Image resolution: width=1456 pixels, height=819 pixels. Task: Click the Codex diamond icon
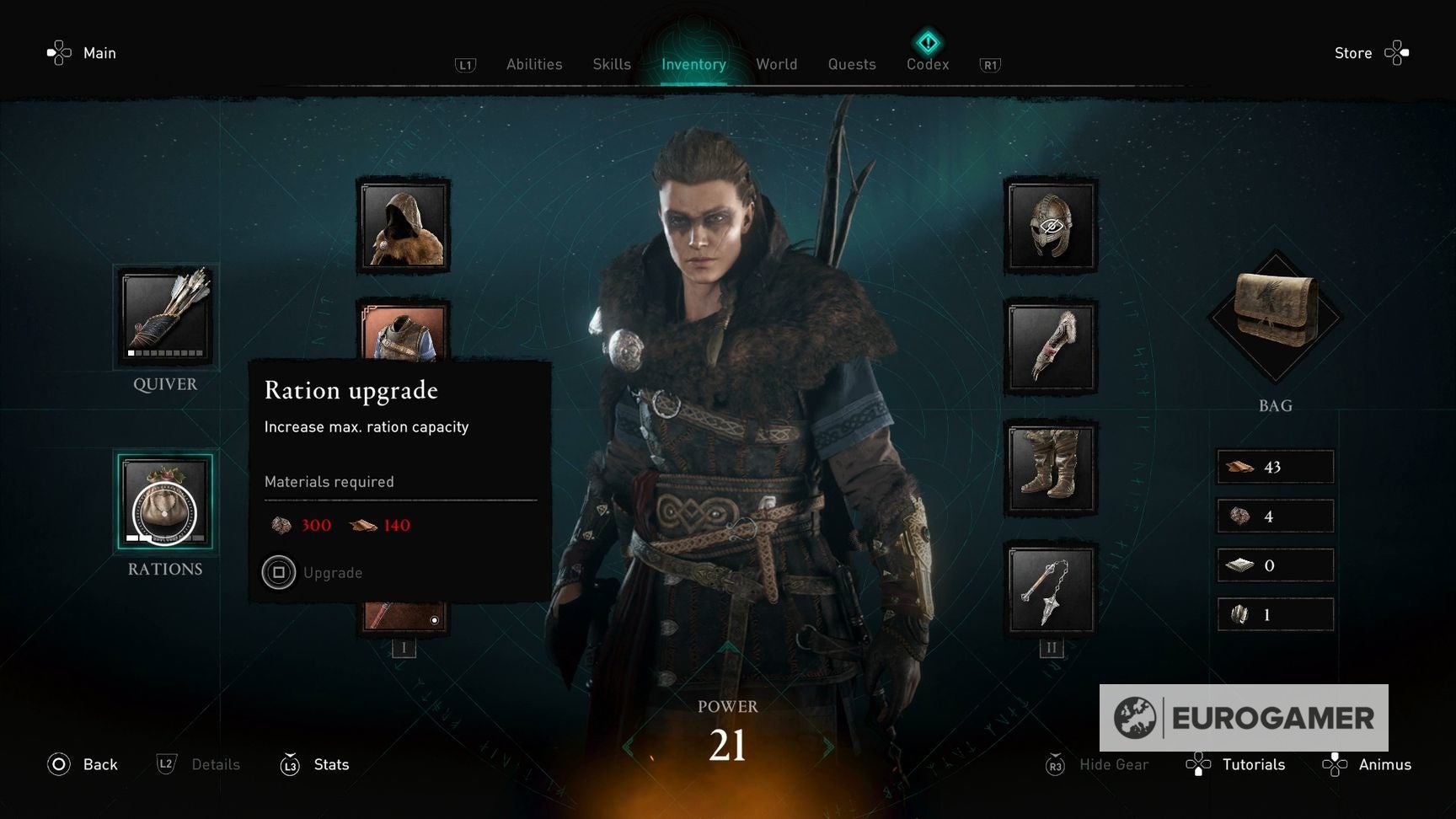pos(927,40)
